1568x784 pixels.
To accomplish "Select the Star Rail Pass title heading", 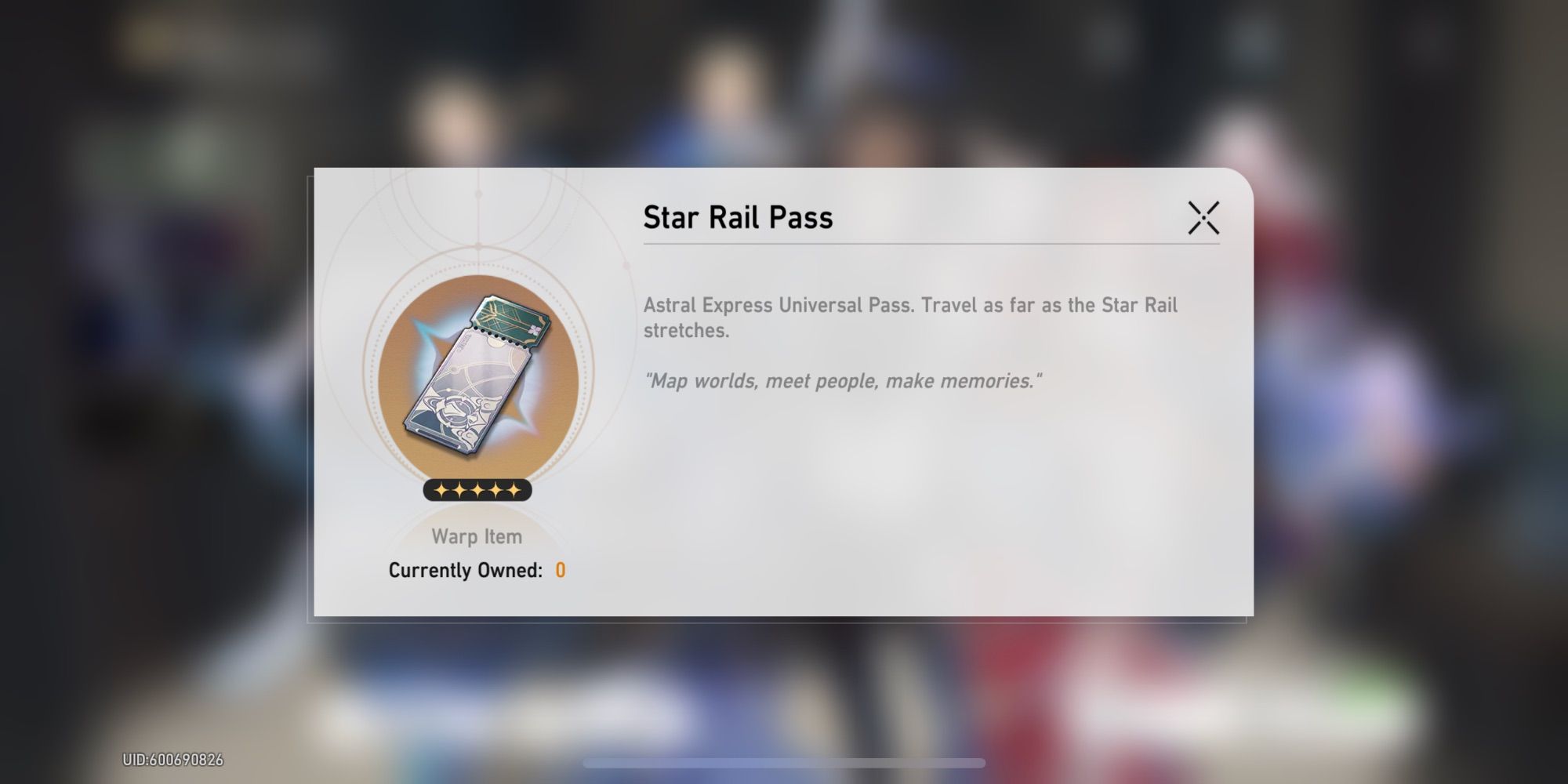I will [739, 218].
